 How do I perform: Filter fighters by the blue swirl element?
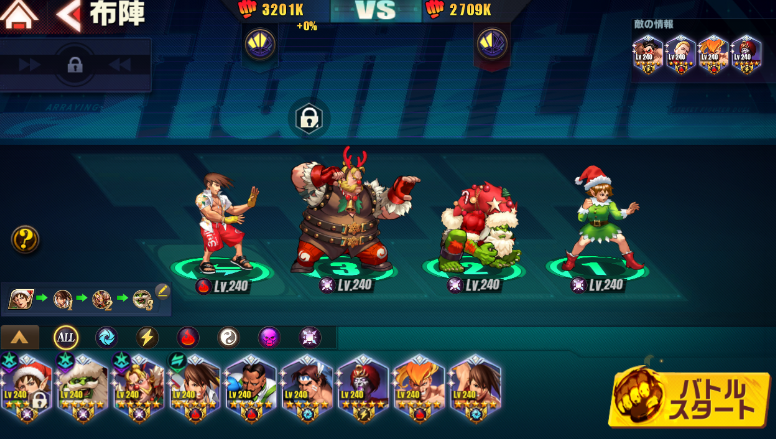[x=106, y=337]
